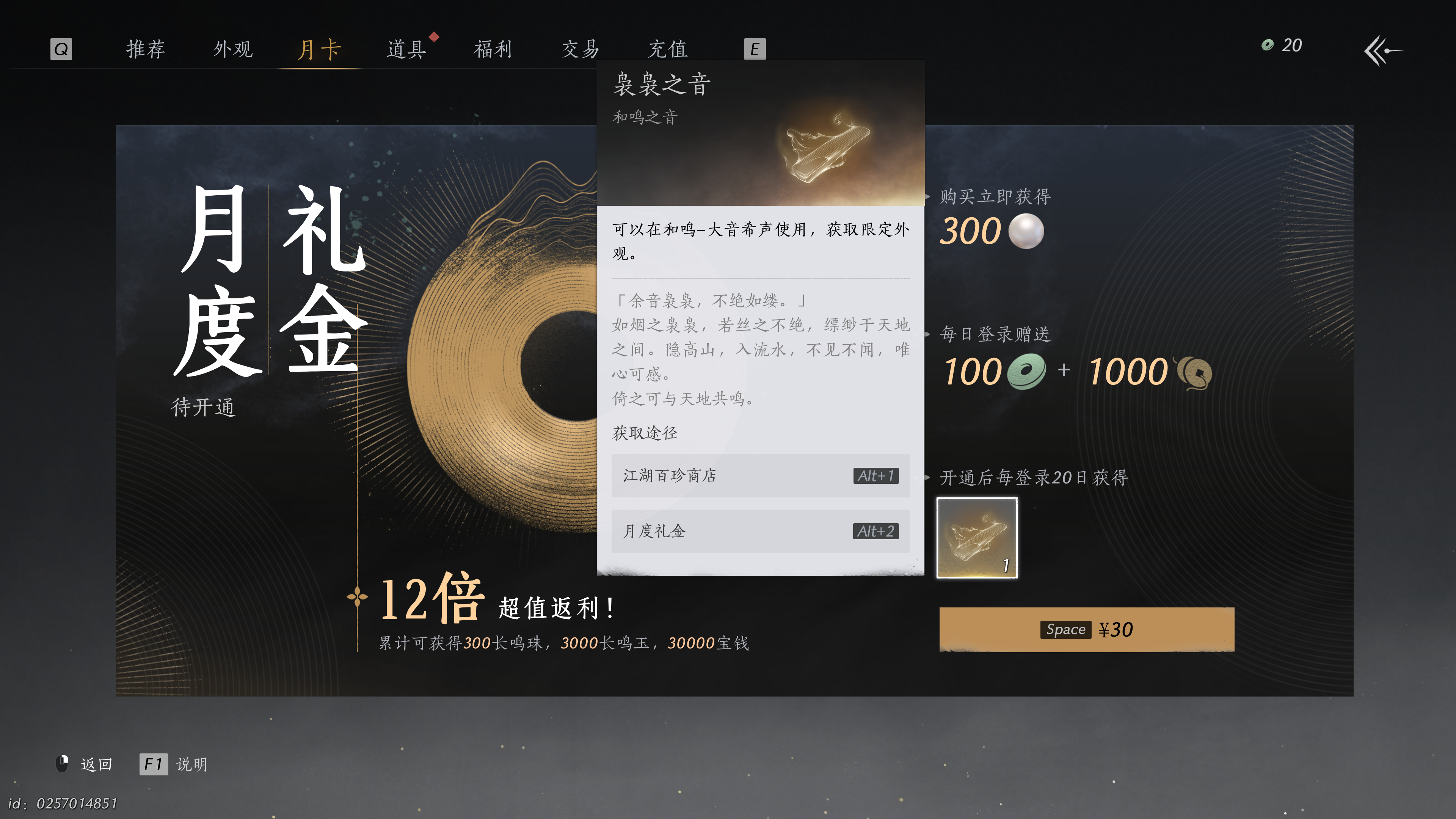Image resolution: width=1456 pixels, height=819 pixels.
Task: Click the Q key hint icon
Action: pyautogui.click(x=61, y=49)
